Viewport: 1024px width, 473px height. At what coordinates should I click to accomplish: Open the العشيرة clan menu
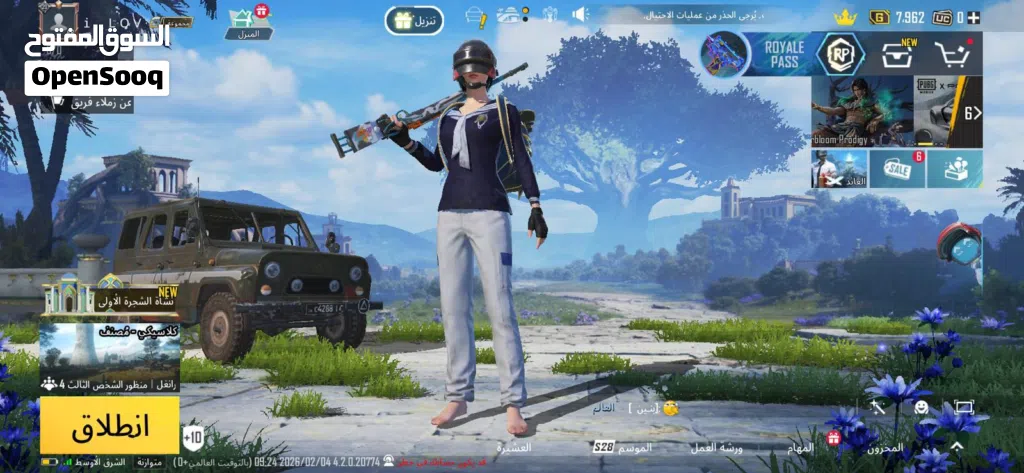coord(514,447)
